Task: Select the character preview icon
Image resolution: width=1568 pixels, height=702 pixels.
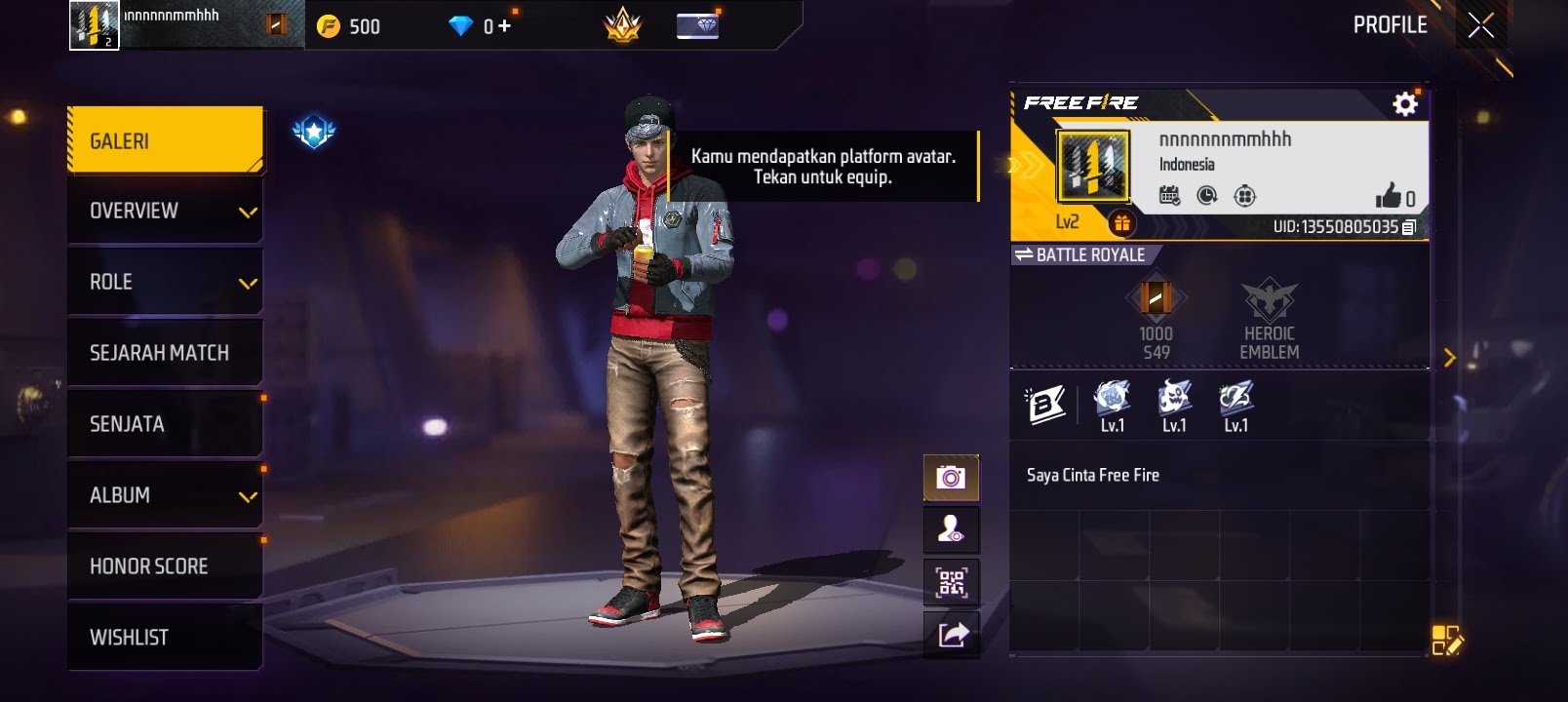Action: pos(951,528)
